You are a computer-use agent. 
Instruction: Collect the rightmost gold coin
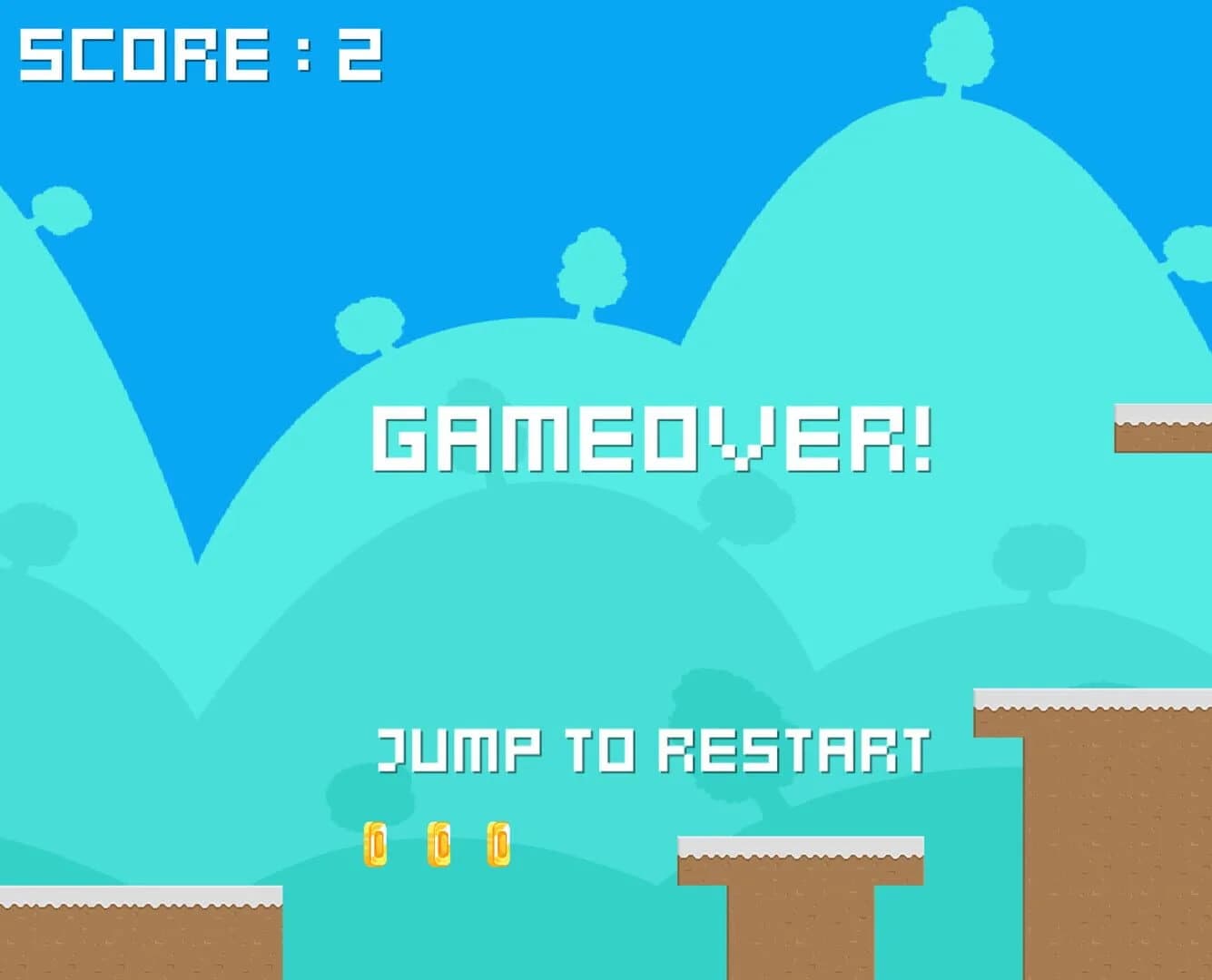pyautogui.click(x=499, y=847)
